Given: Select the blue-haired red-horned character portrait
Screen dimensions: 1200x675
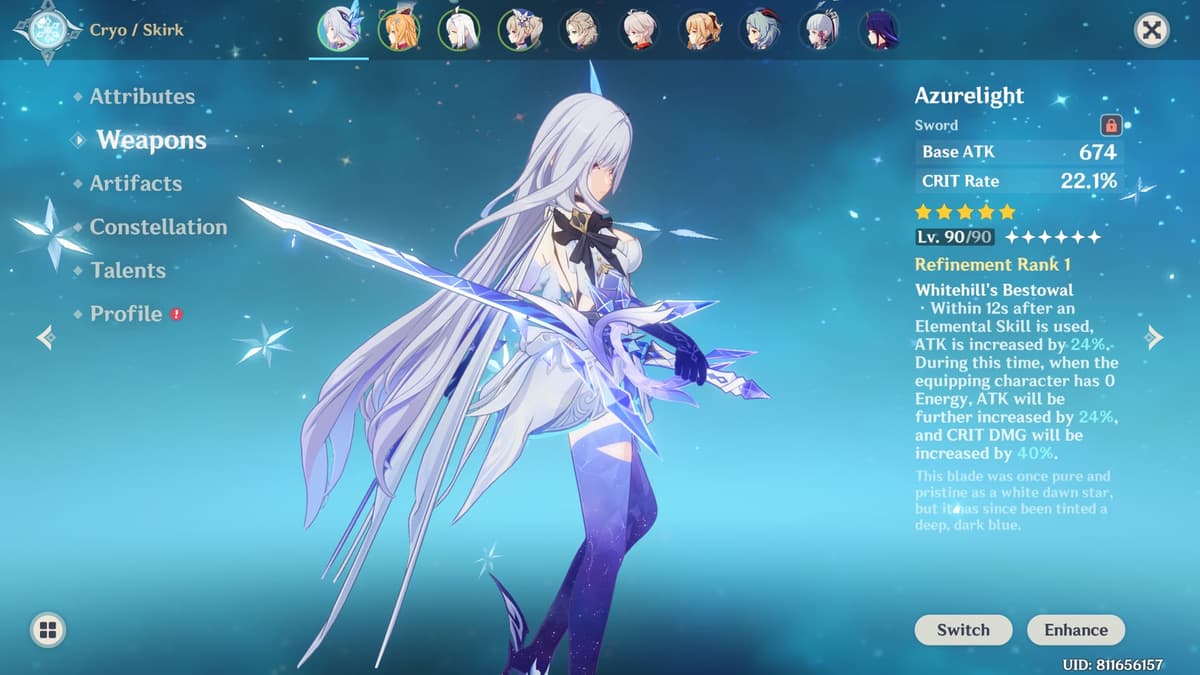Looking at the screenshot, I should coord(759,30).
